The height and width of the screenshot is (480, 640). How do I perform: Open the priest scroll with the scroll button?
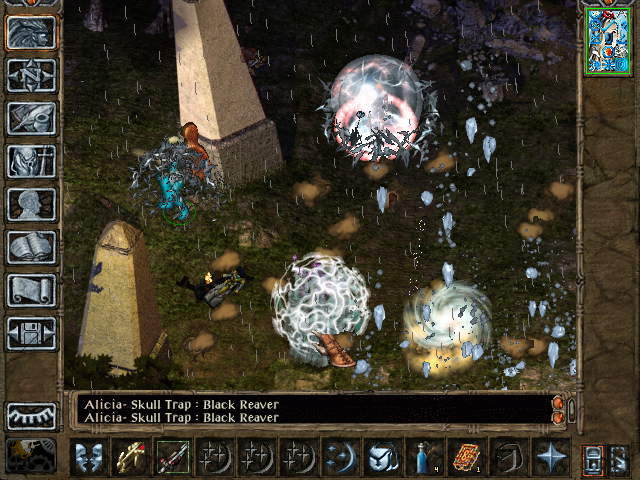click(32, 291)
